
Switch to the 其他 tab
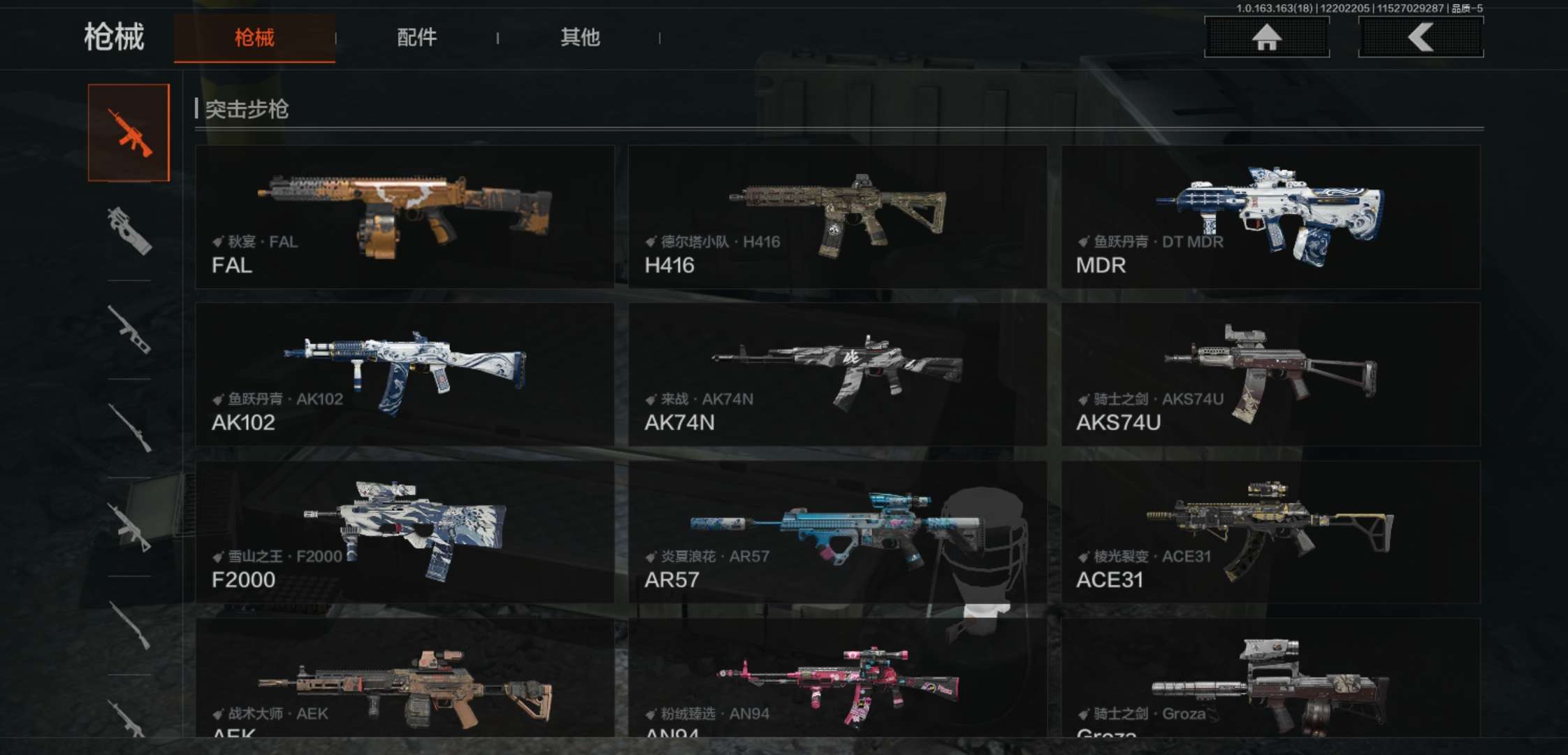580,38
